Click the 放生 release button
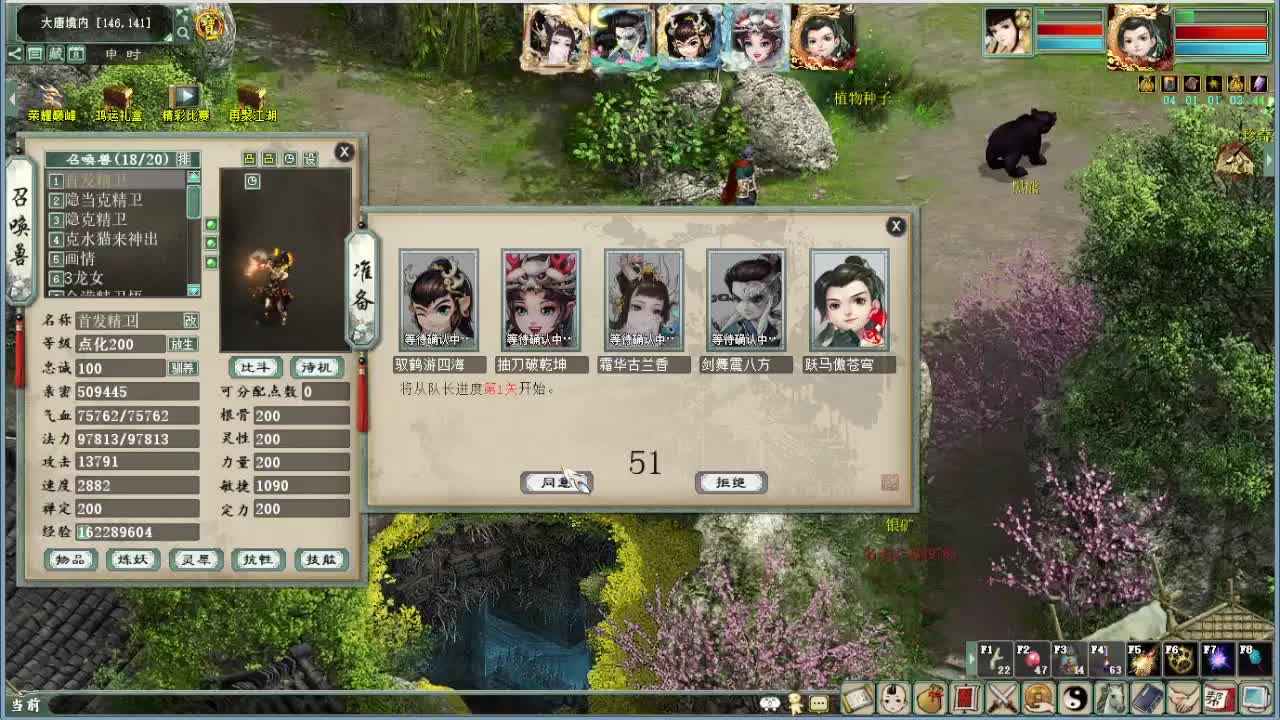The height and width of the screenshot is (720, 1280). (x=185, y=344)
